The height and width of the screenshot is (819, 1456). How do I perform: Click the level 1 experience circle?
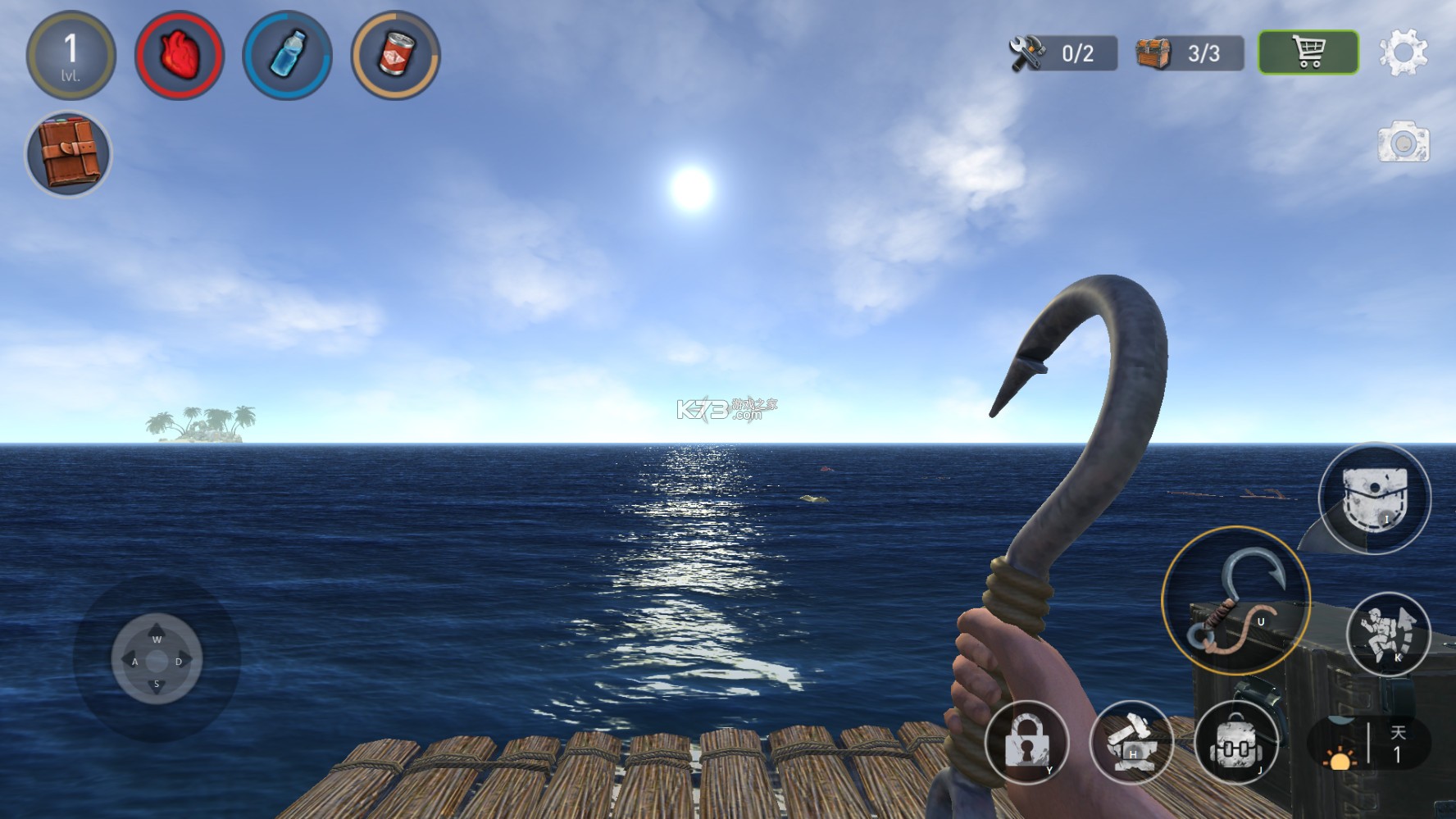coord(72,53)
